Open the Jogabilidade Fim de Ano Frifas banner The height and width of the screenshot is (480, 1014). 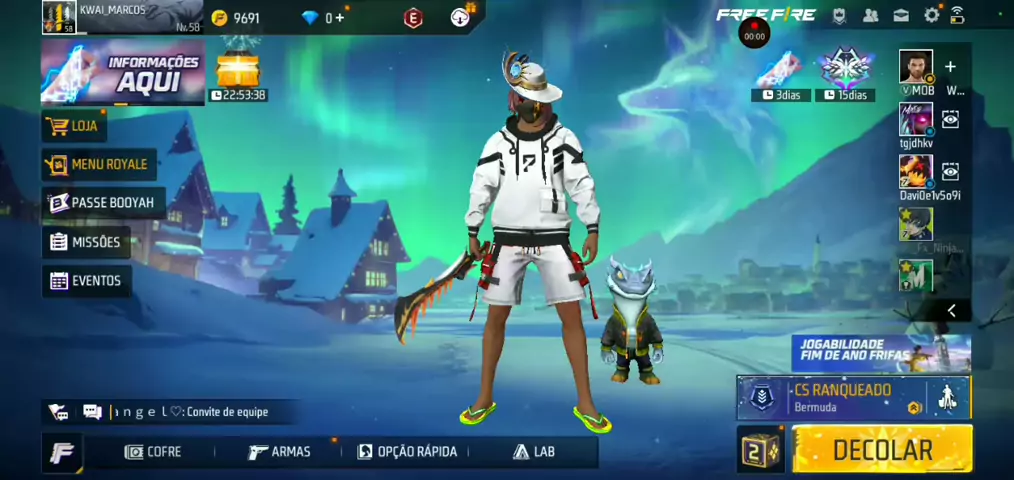click(x=880, y=353)
